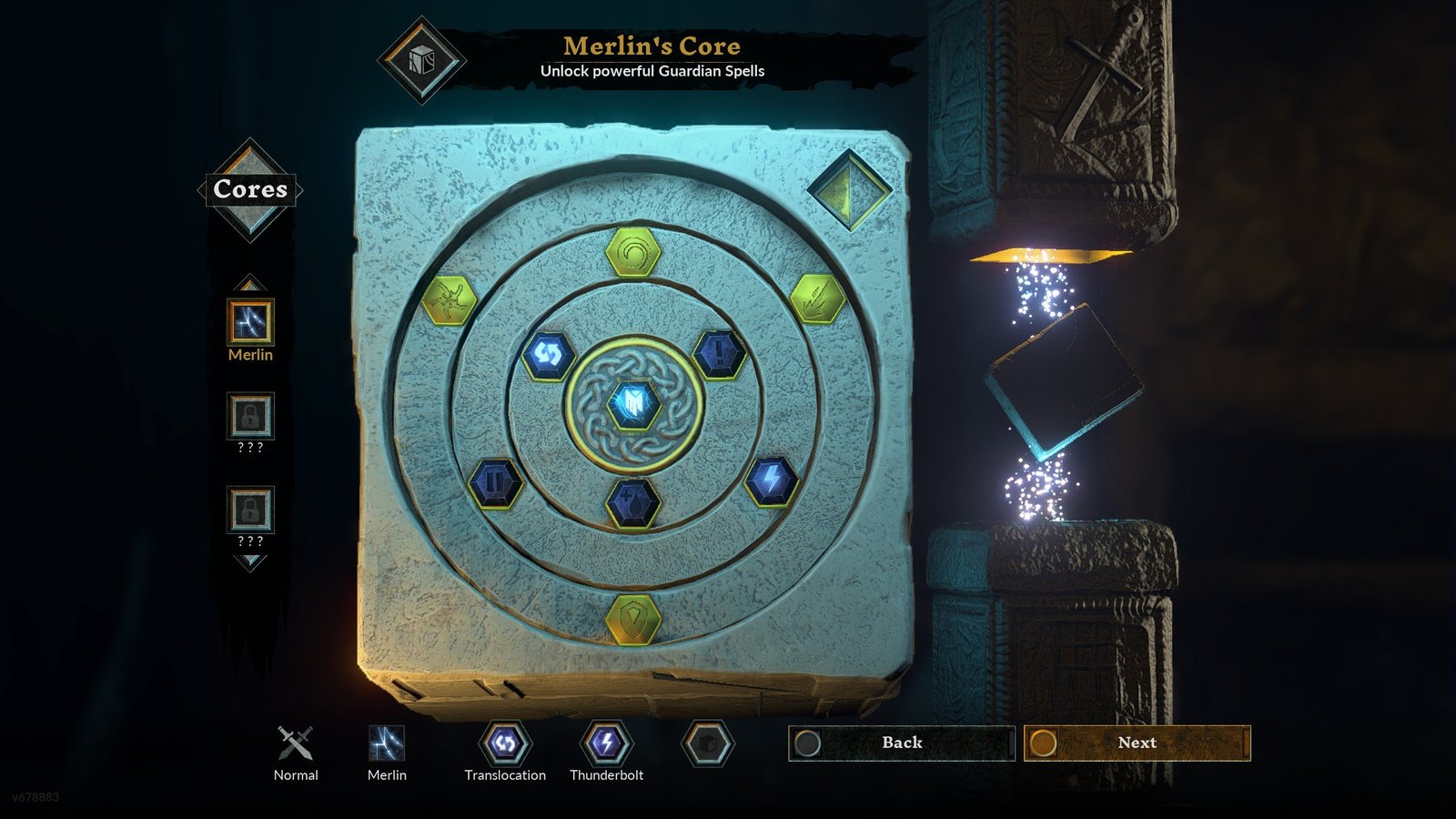Choose the two-bars pause-symbol node
The height and width of the screenshot is (819, 1456).
495,482
